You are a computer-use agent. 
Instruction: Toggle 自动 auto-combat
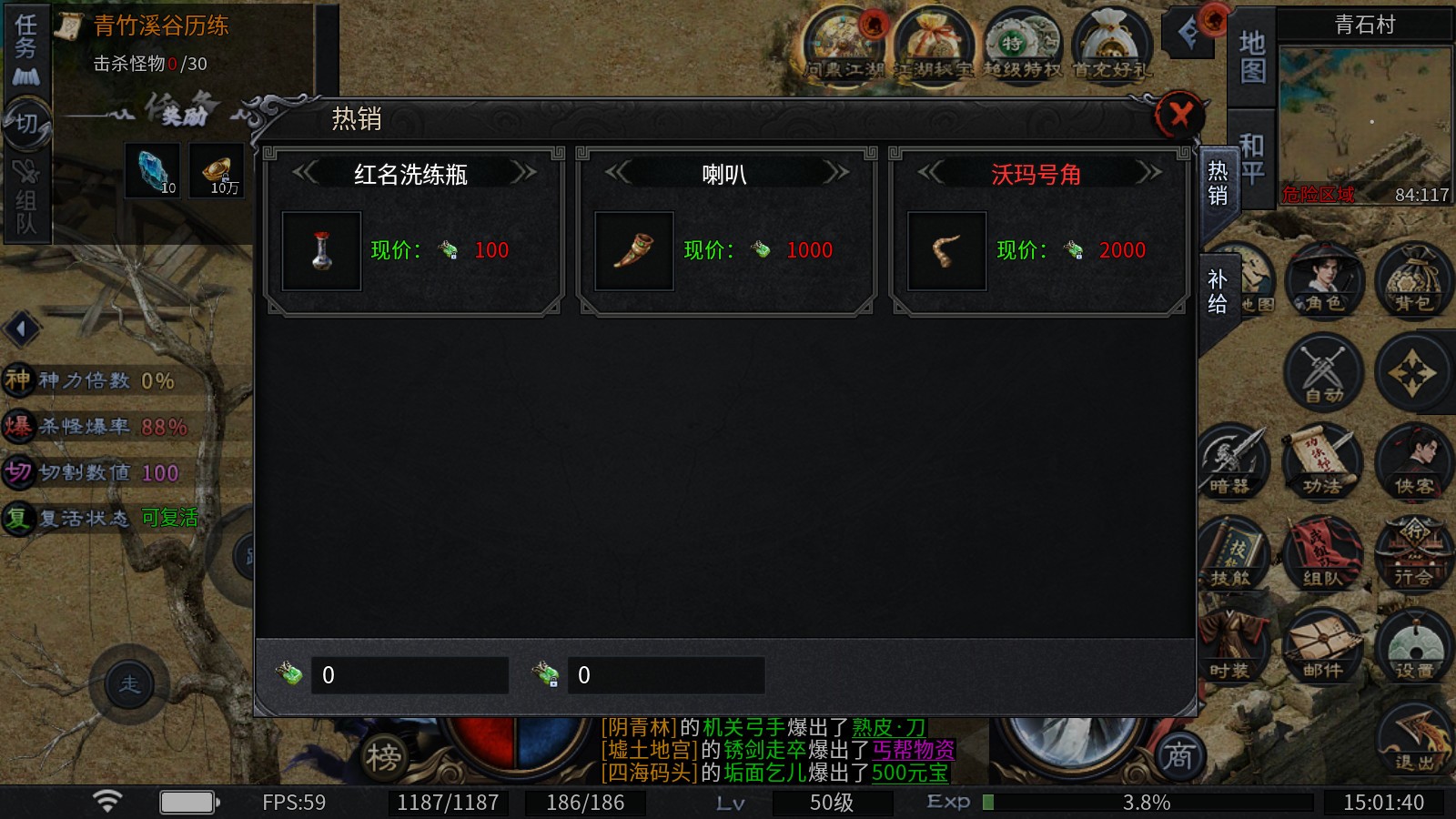coord(1324,371)
